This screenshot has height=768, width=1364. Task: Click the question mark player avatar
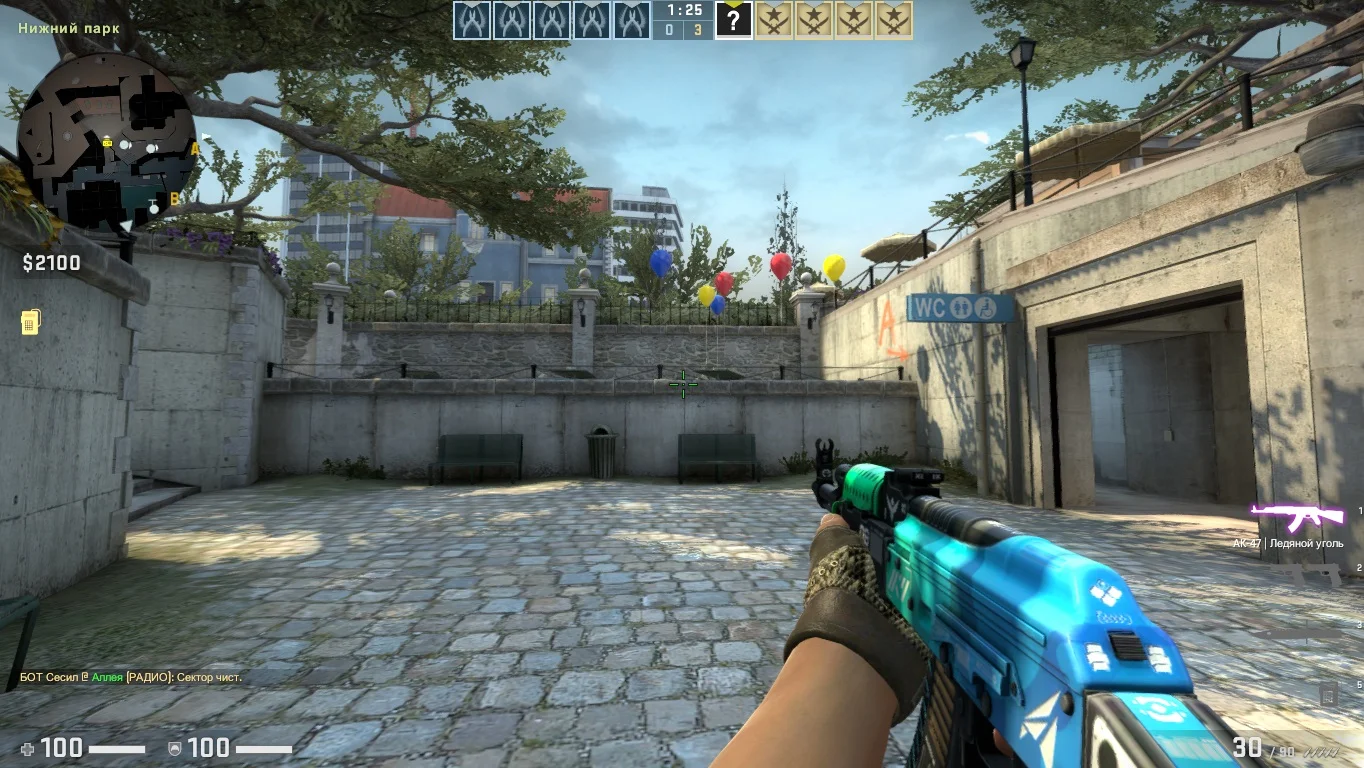(733, 20)
